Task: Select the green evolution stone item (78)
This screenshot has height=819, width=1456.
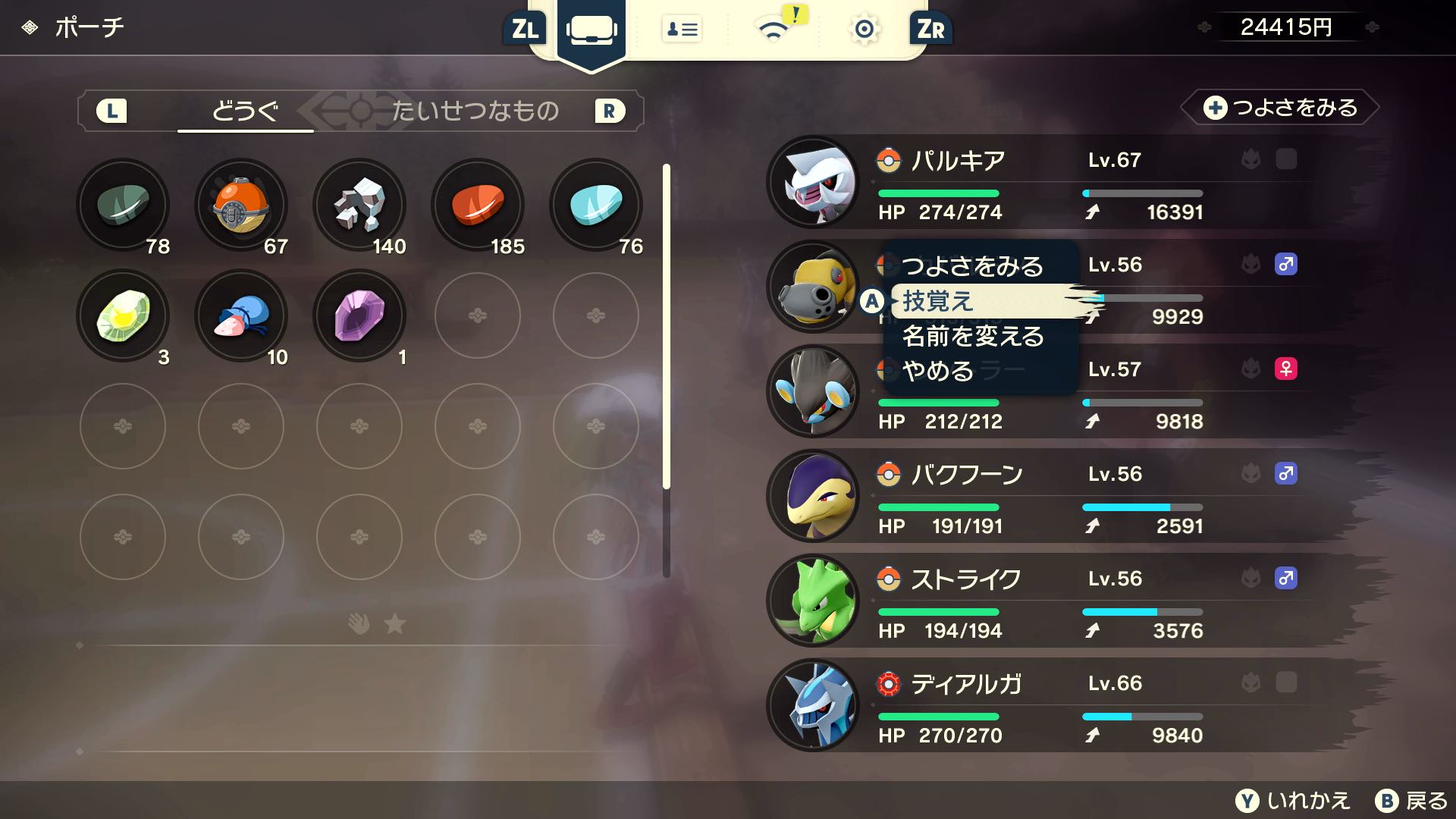Action: pos(123,205)
